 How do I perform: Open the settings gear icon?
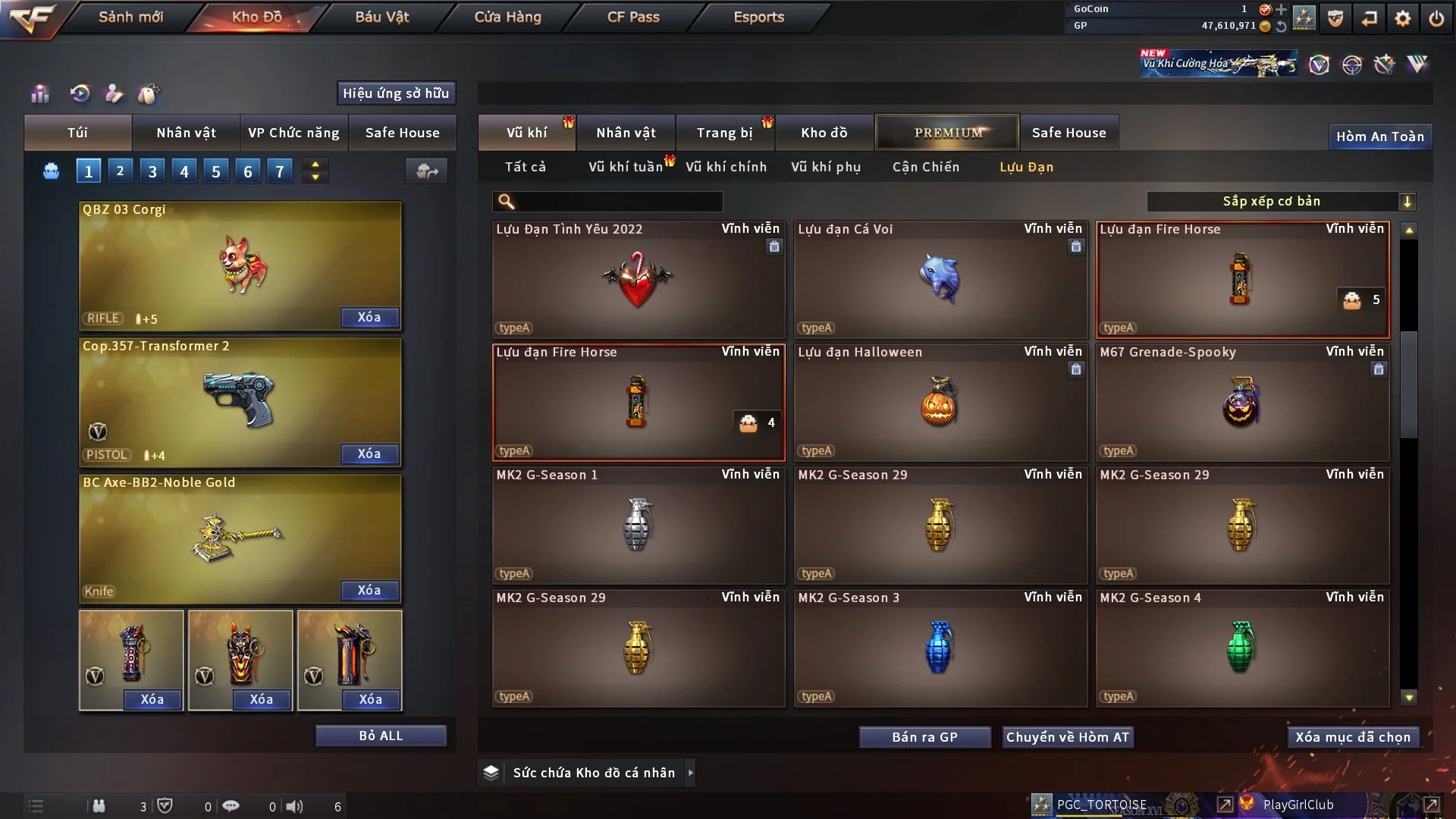(1402, 18)
